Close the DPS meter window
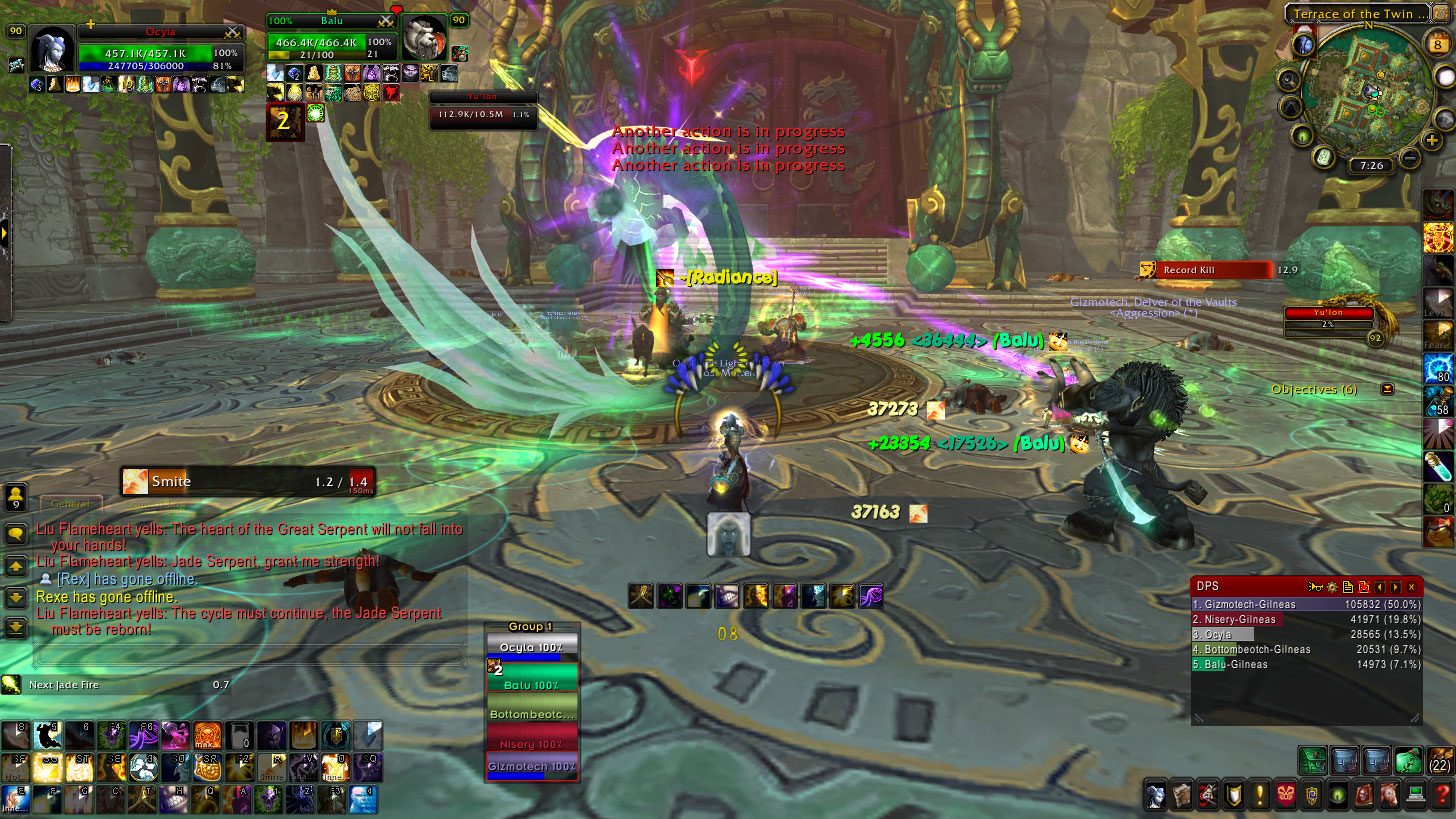Viewport: 1456px width, 819px height. (x=1411, y=587)
